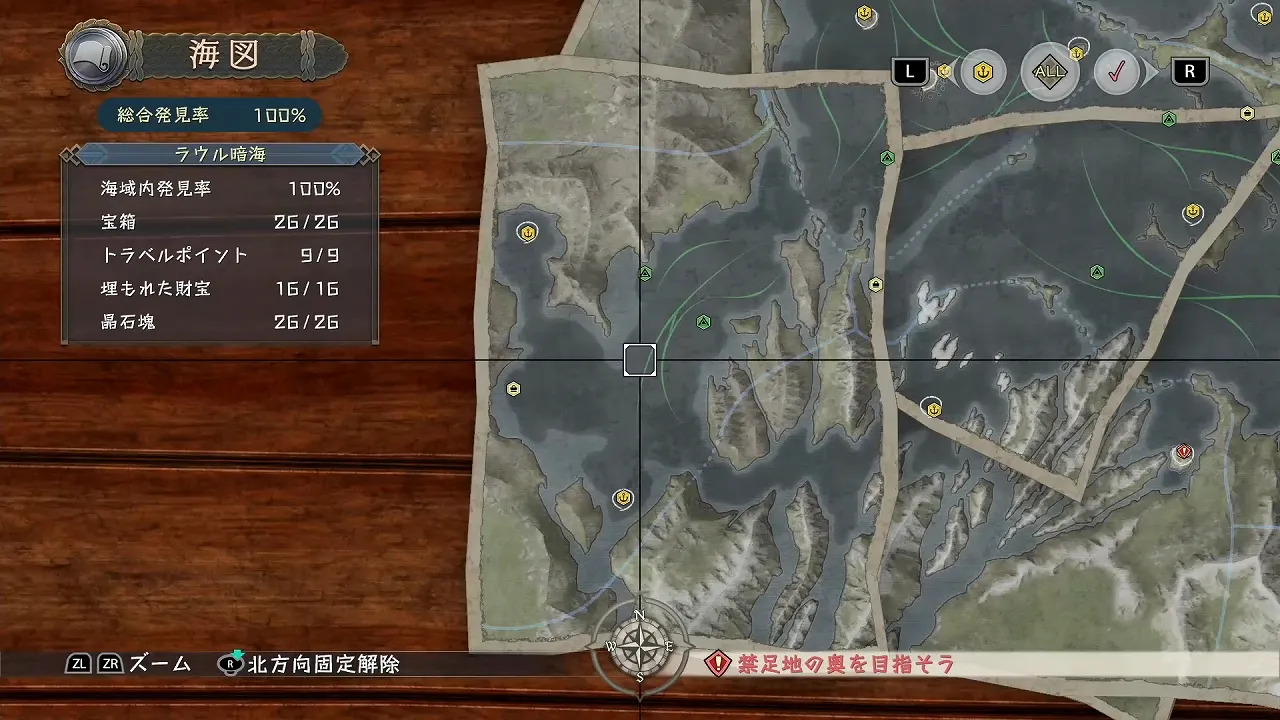Select the red diamond treasure marker on the right

[x=1183, y=454]
